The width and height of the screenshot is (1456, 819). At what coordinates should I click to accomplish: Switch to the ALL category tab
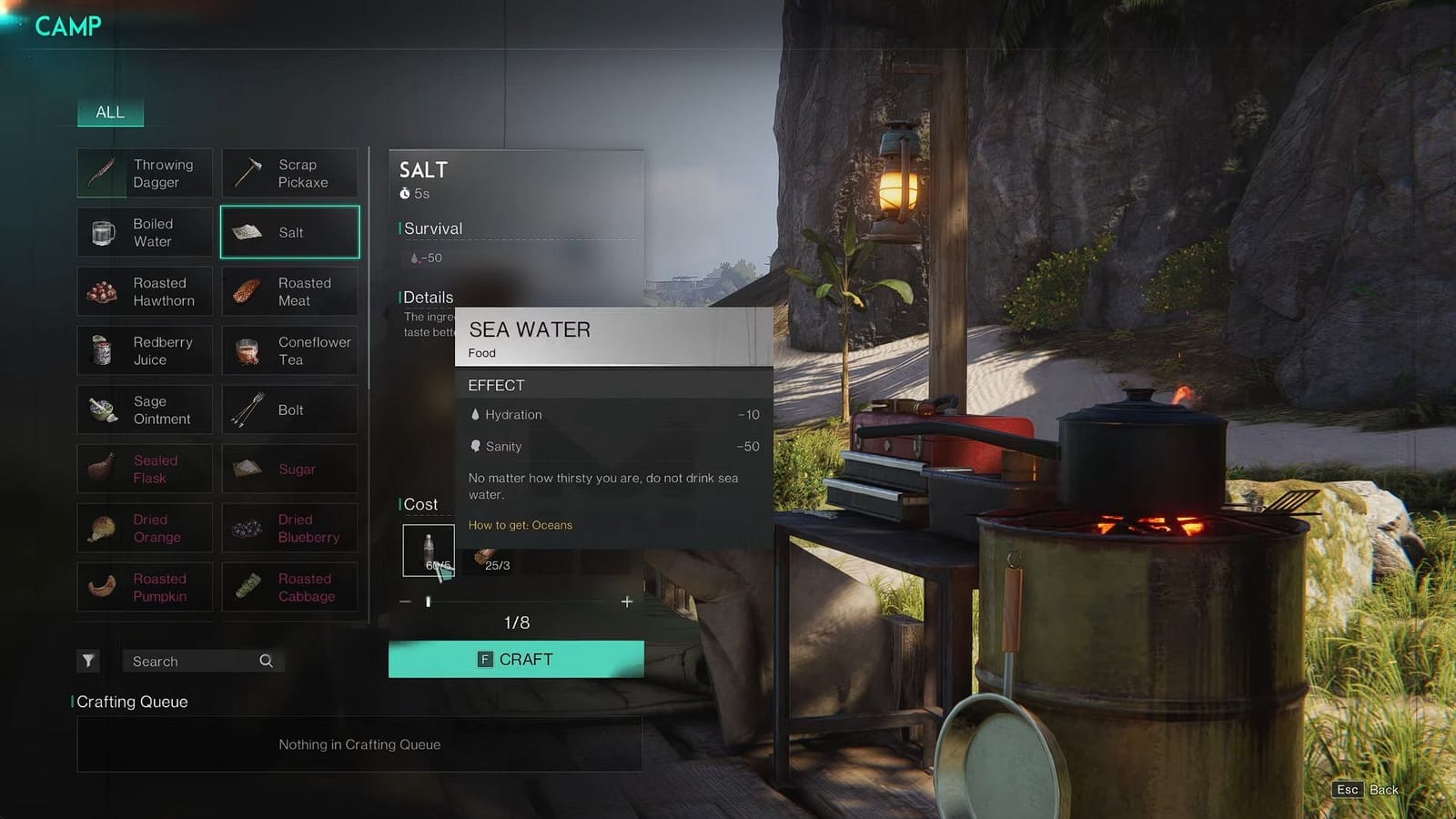[x=110, y=112]
